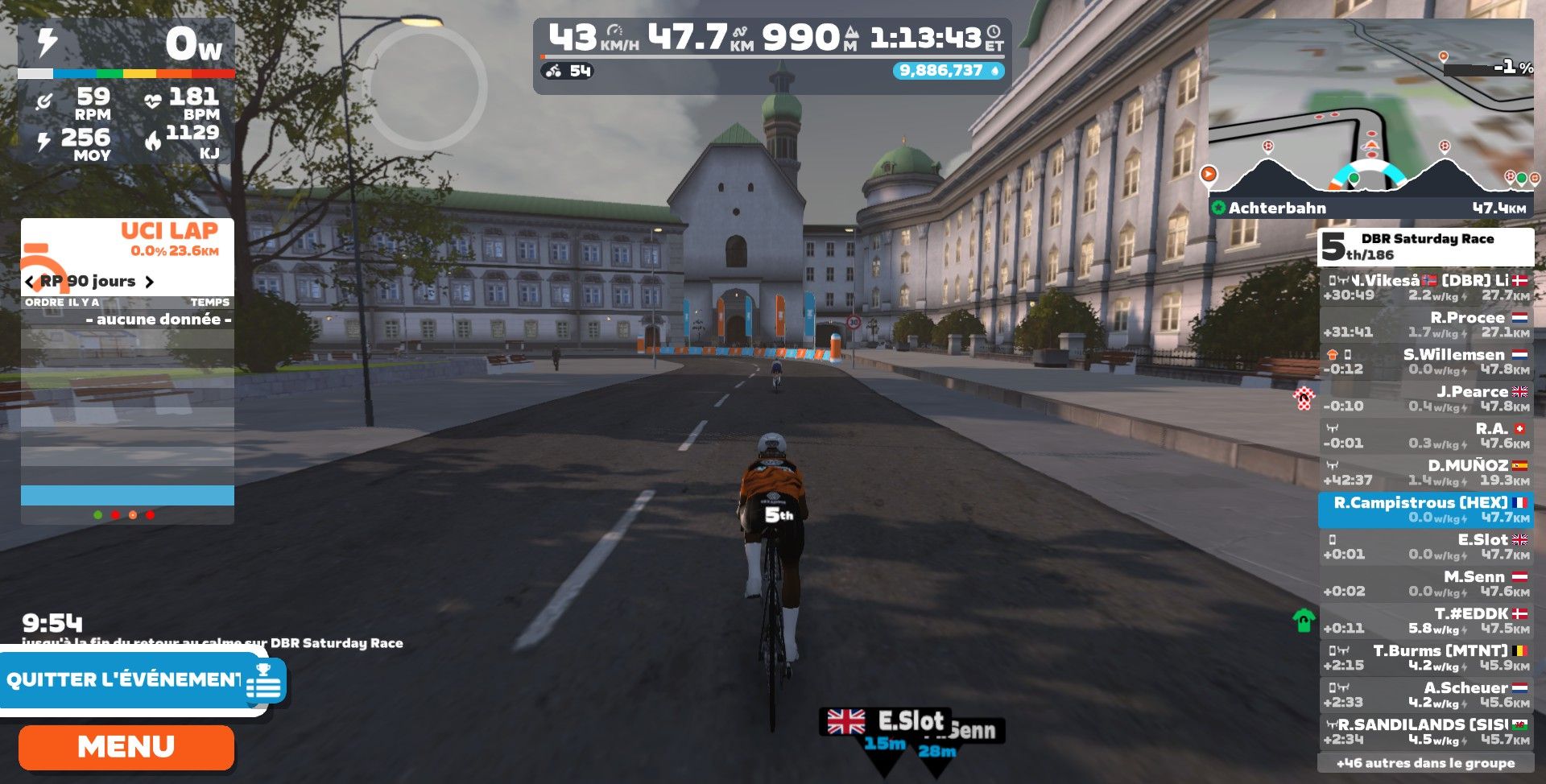
Task: Open the race results list icon
Action: (x=265, y=683)
